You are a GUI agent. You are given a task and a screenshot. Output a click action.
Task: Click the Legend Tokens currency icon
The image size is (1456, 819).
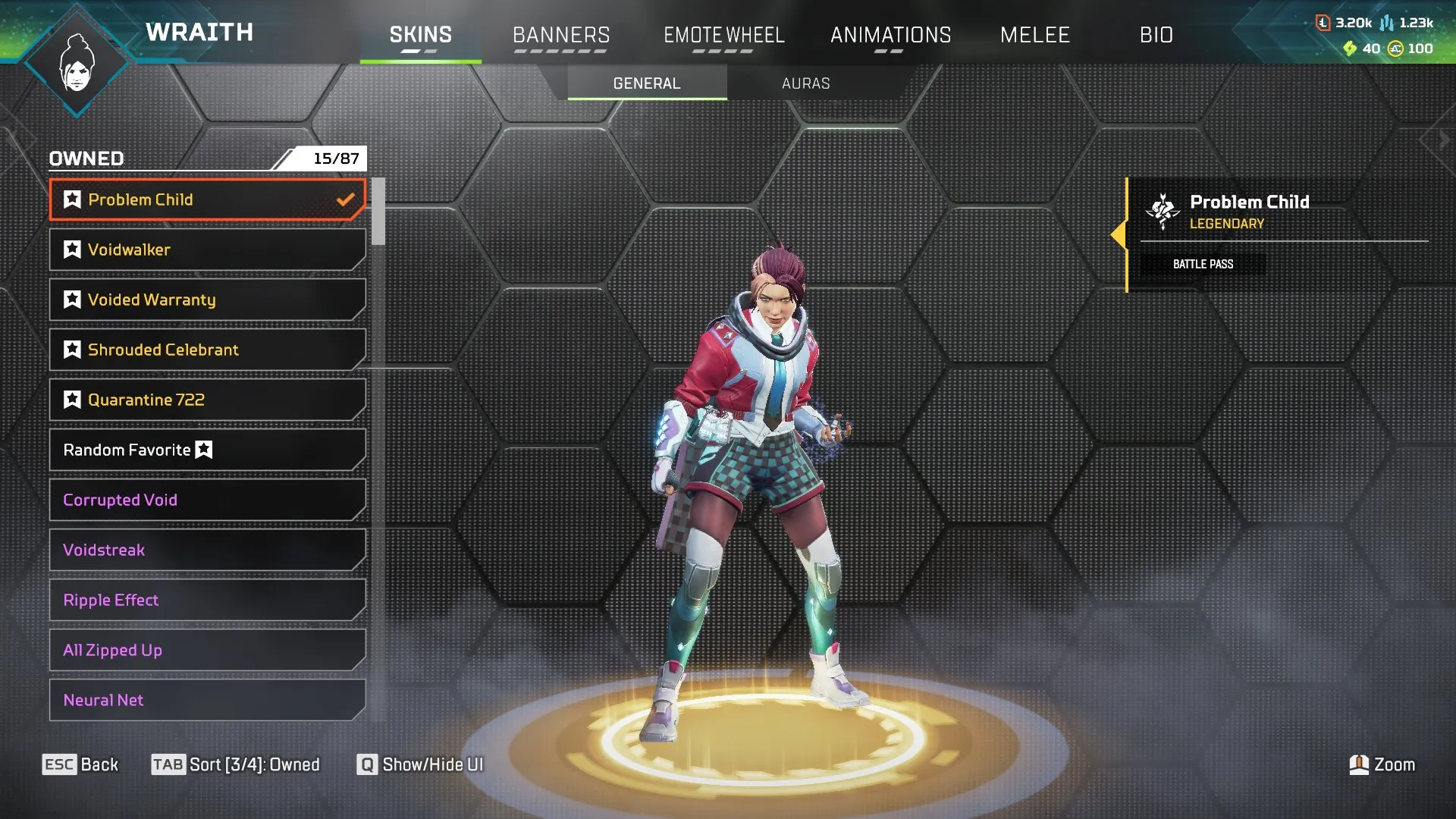point(1322,23)
